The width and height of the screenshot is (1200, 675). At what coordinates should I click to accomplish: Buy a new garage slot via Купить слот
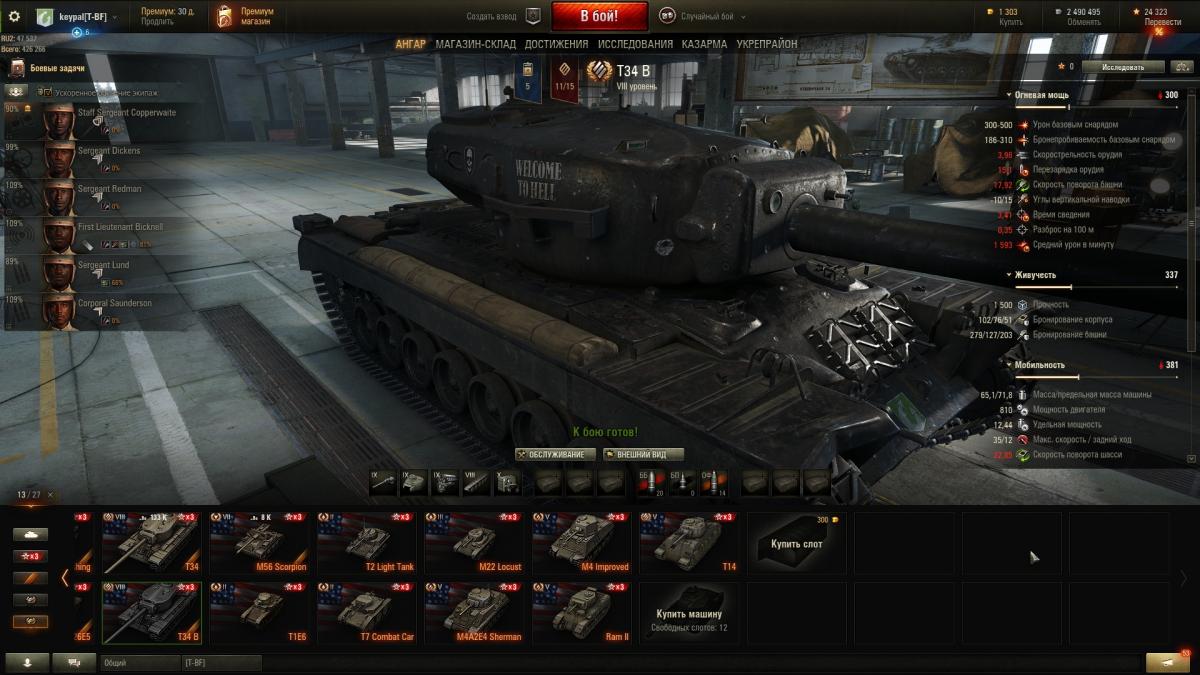(x=799, y=543)
